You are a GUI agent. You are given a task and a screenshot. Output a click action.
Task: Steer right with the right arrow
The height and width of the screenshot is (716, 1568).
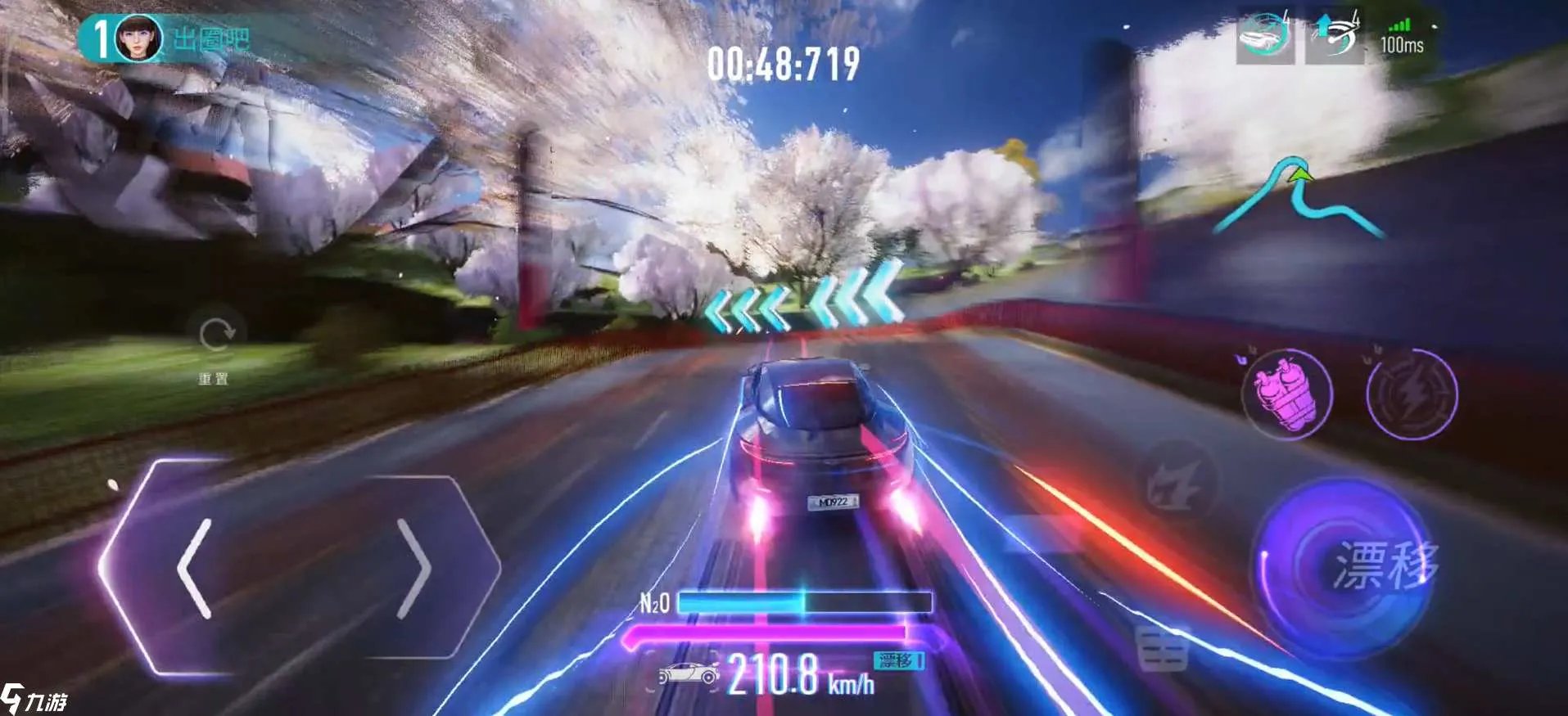[x=414, y=567]
